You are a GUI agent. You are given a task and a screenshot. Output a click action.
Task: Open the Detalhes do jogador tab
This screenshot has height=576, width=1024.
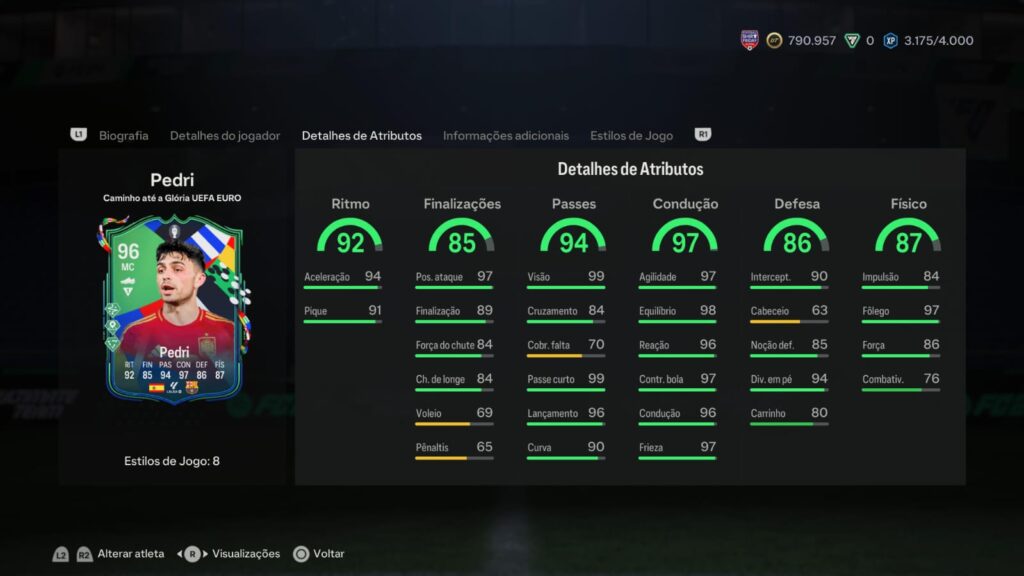coord(225,135)
